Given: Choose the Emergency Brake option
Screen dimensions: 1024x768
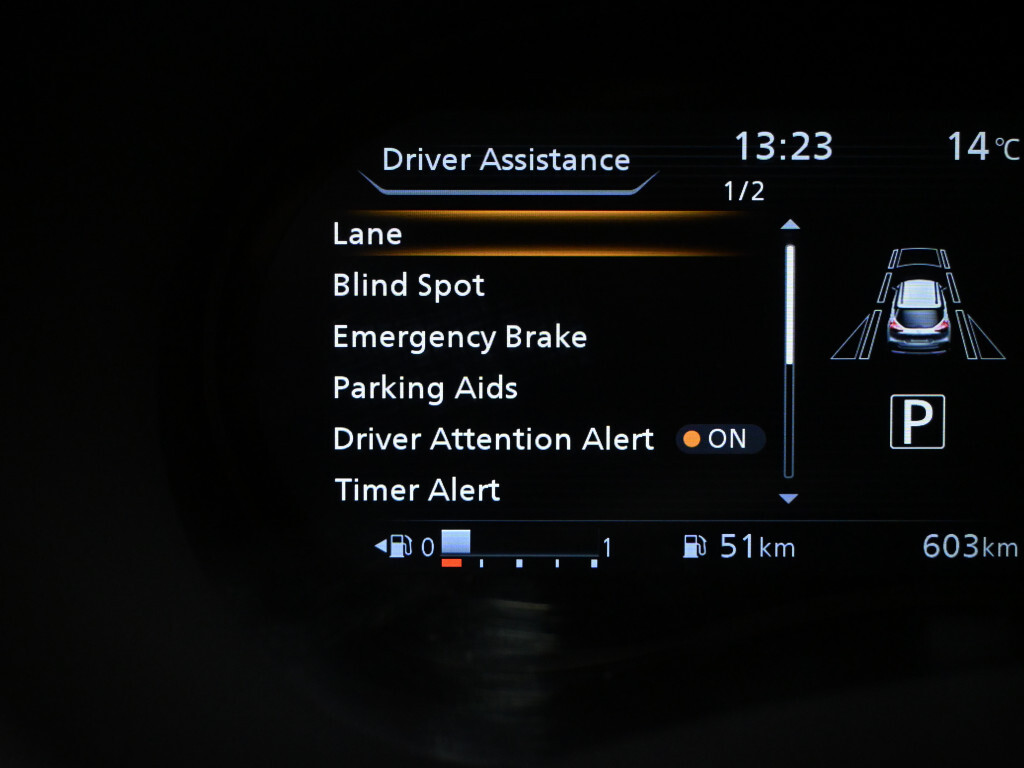Looking at the screenshot, I should point(460,337).
